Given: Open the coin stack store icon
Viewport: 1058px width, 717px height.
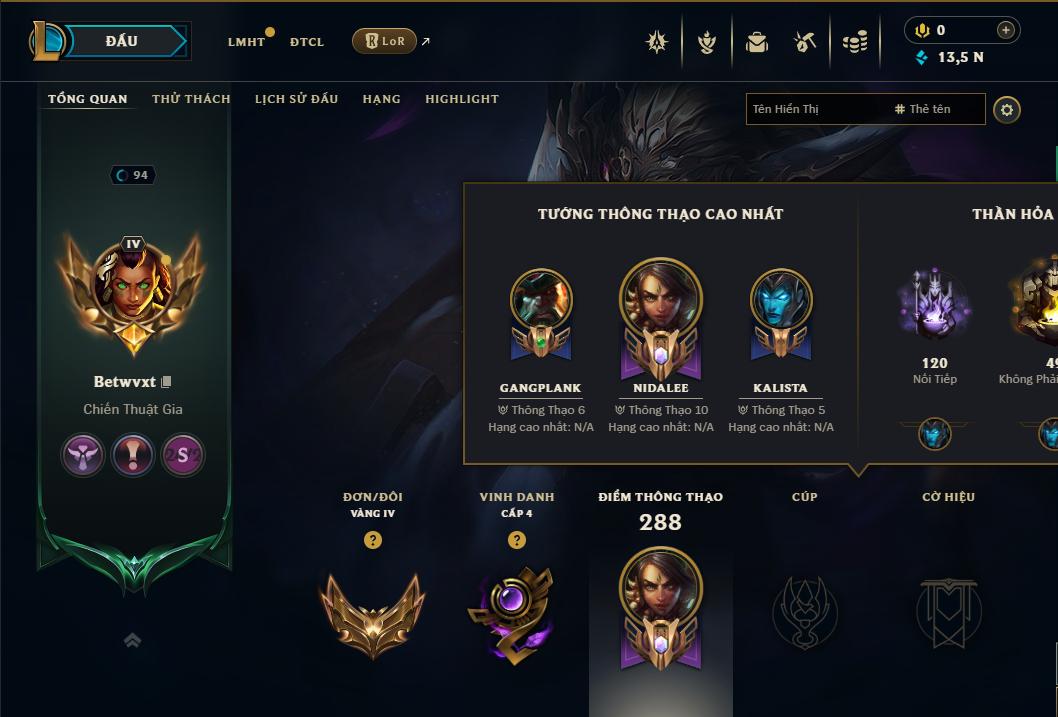Looking at the screenshot, I should click(x=854, y=42).
